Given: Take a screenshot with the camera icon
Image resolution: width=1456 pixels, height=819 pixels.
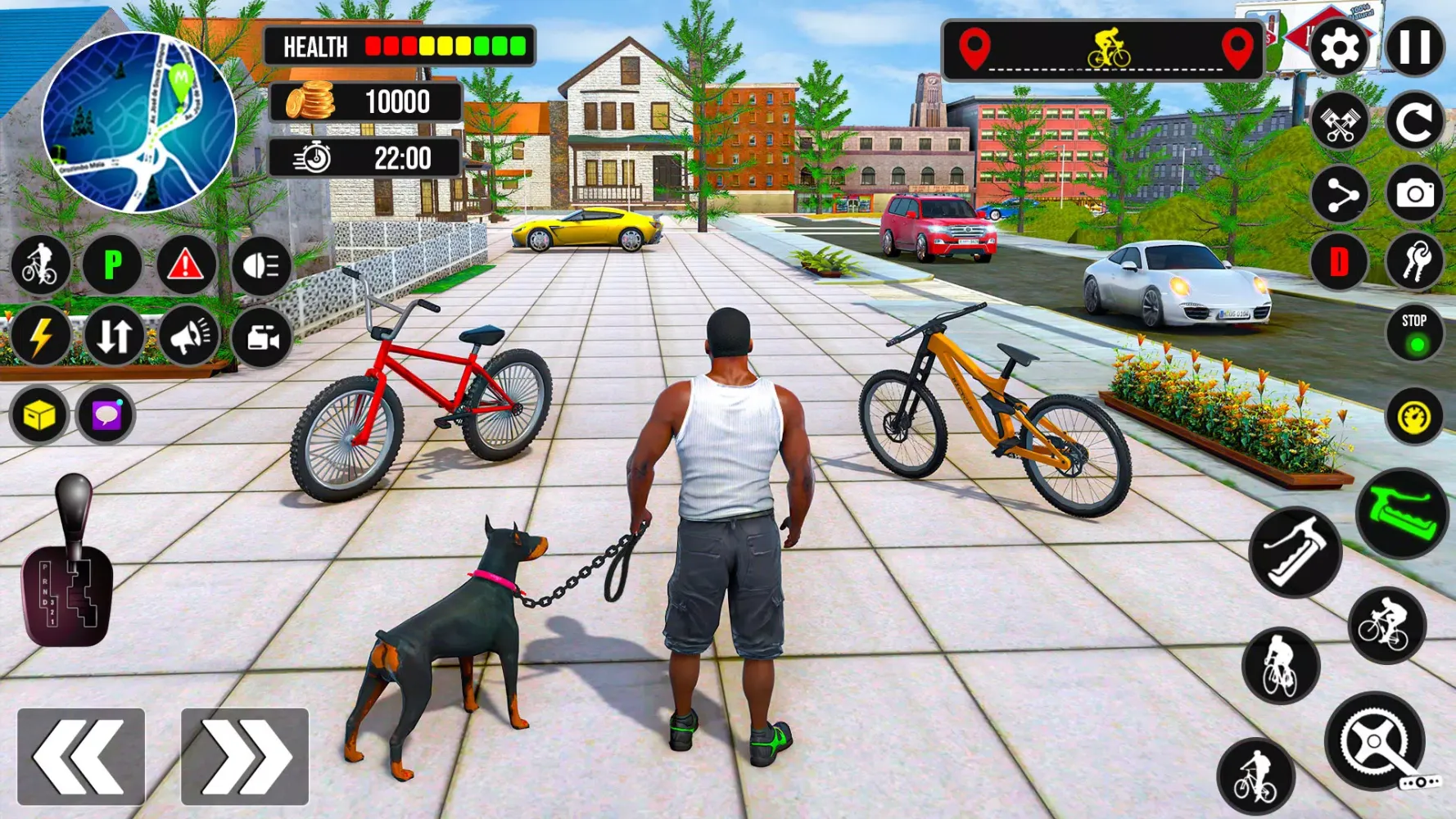Looking at the screenshot, I should pos(1415,193).
